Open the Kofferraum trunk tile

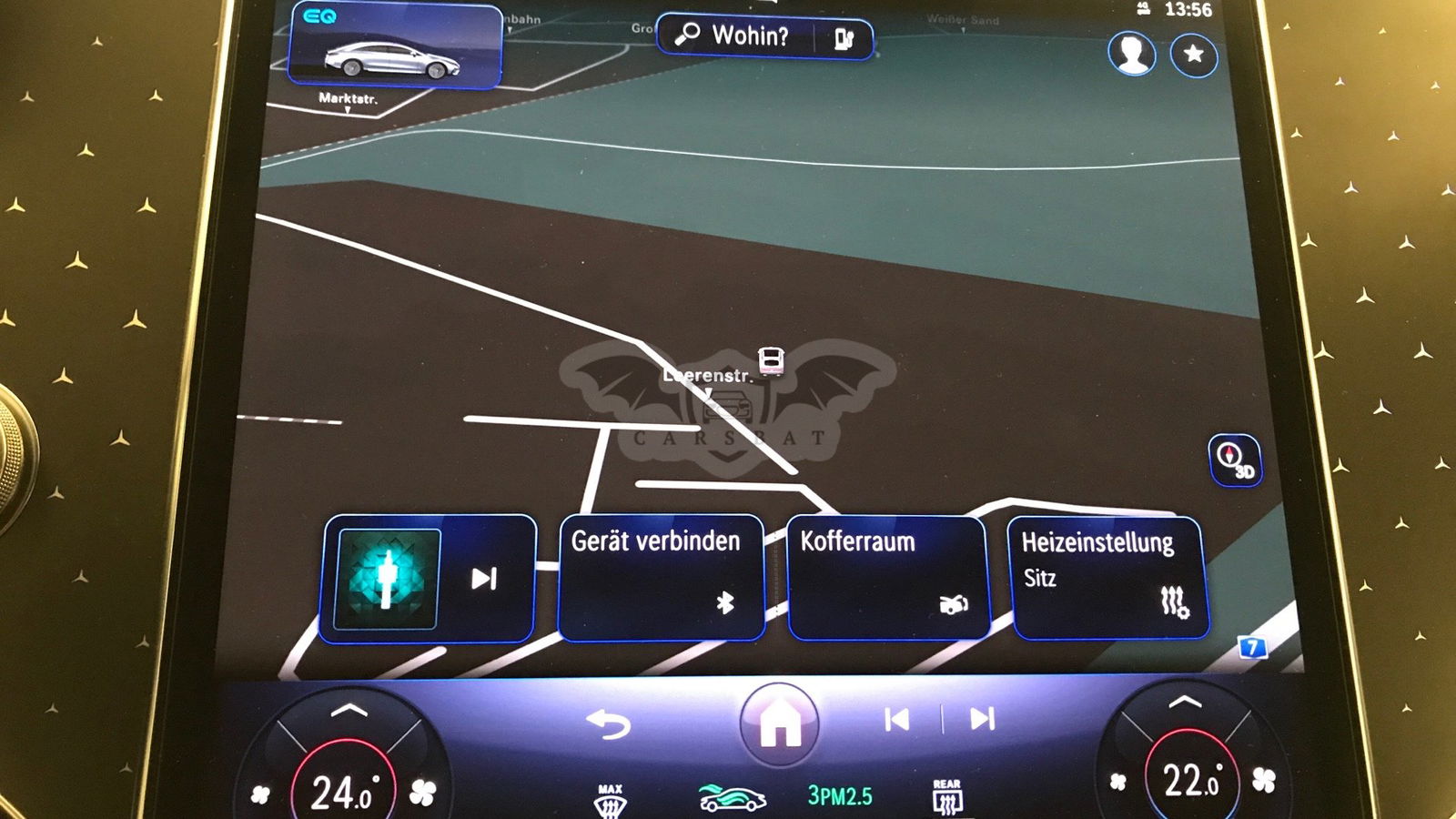pyautogui.click(x=886, y=577)
